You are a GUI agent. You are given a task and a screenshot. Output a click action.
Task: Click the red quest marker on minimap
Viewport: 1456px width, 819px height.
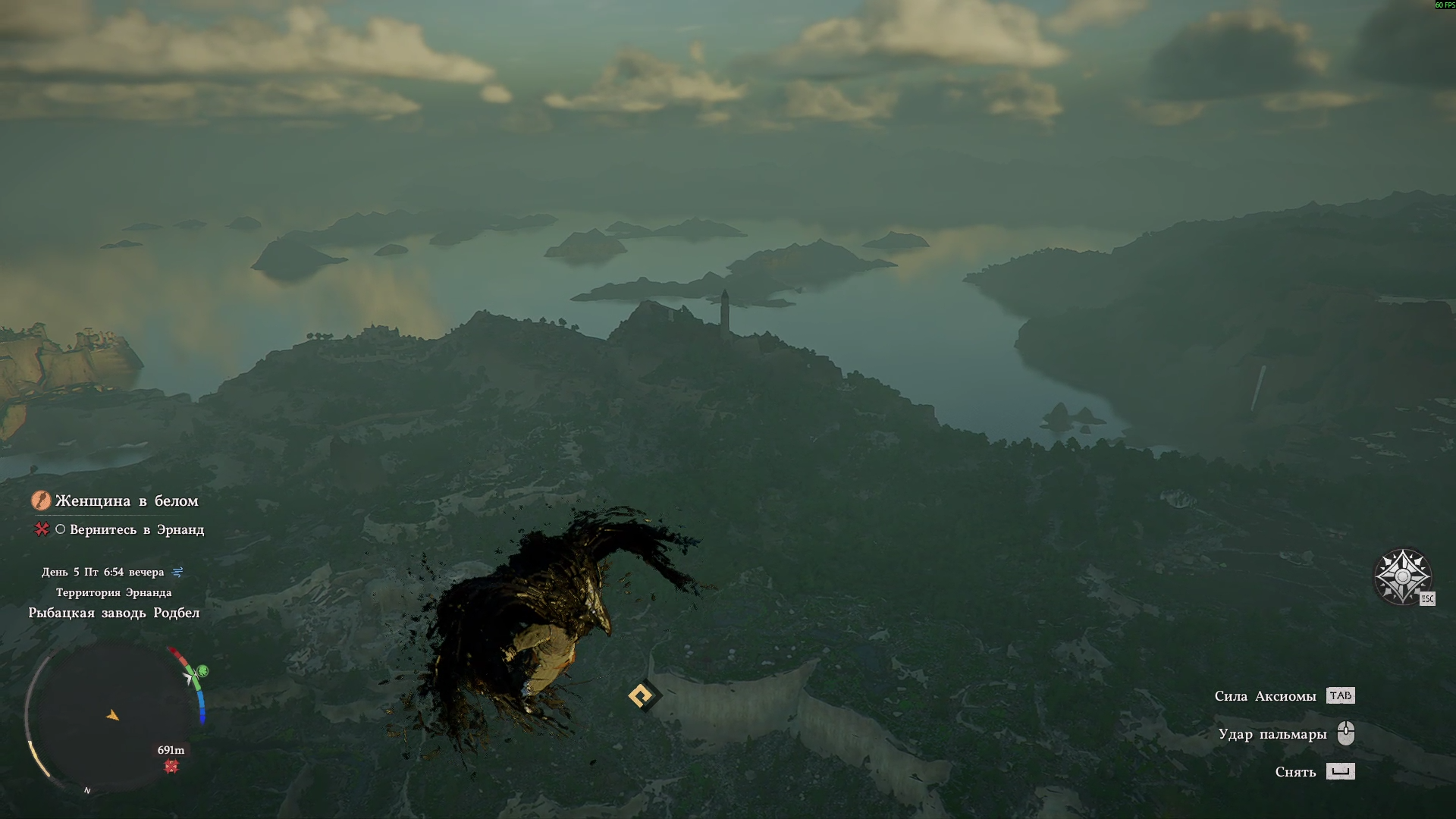[x=171, y=767]
